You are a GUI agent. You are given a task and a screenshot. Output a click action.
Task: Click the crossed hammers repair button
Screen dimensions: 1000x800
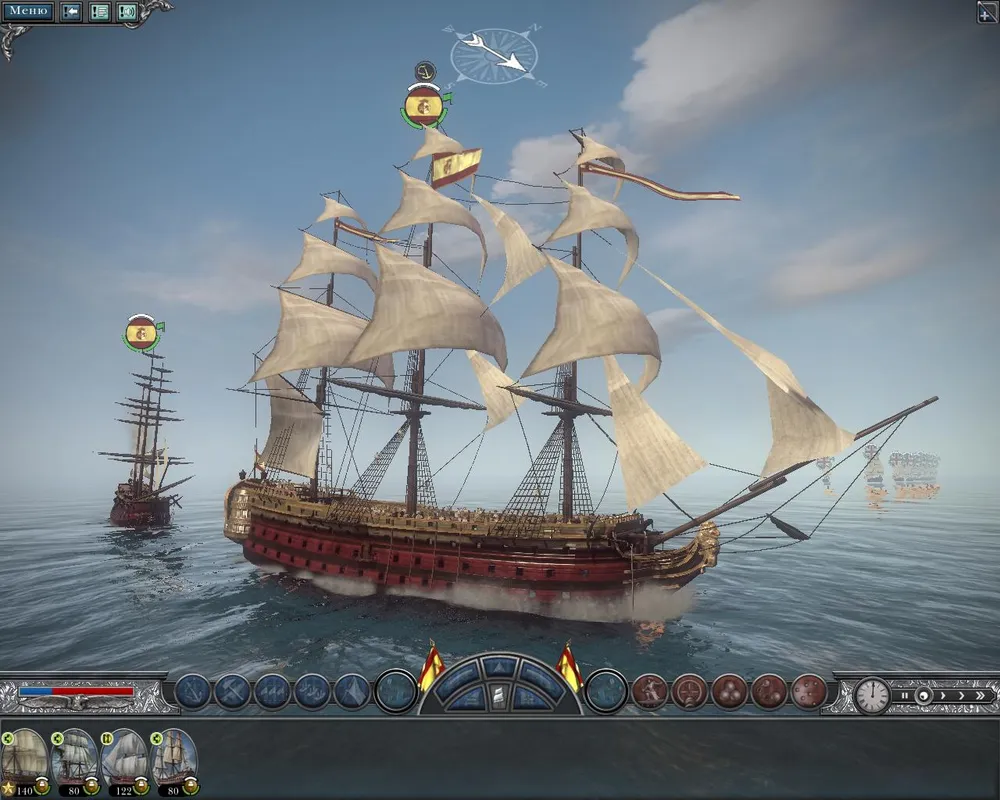point(233,691)
